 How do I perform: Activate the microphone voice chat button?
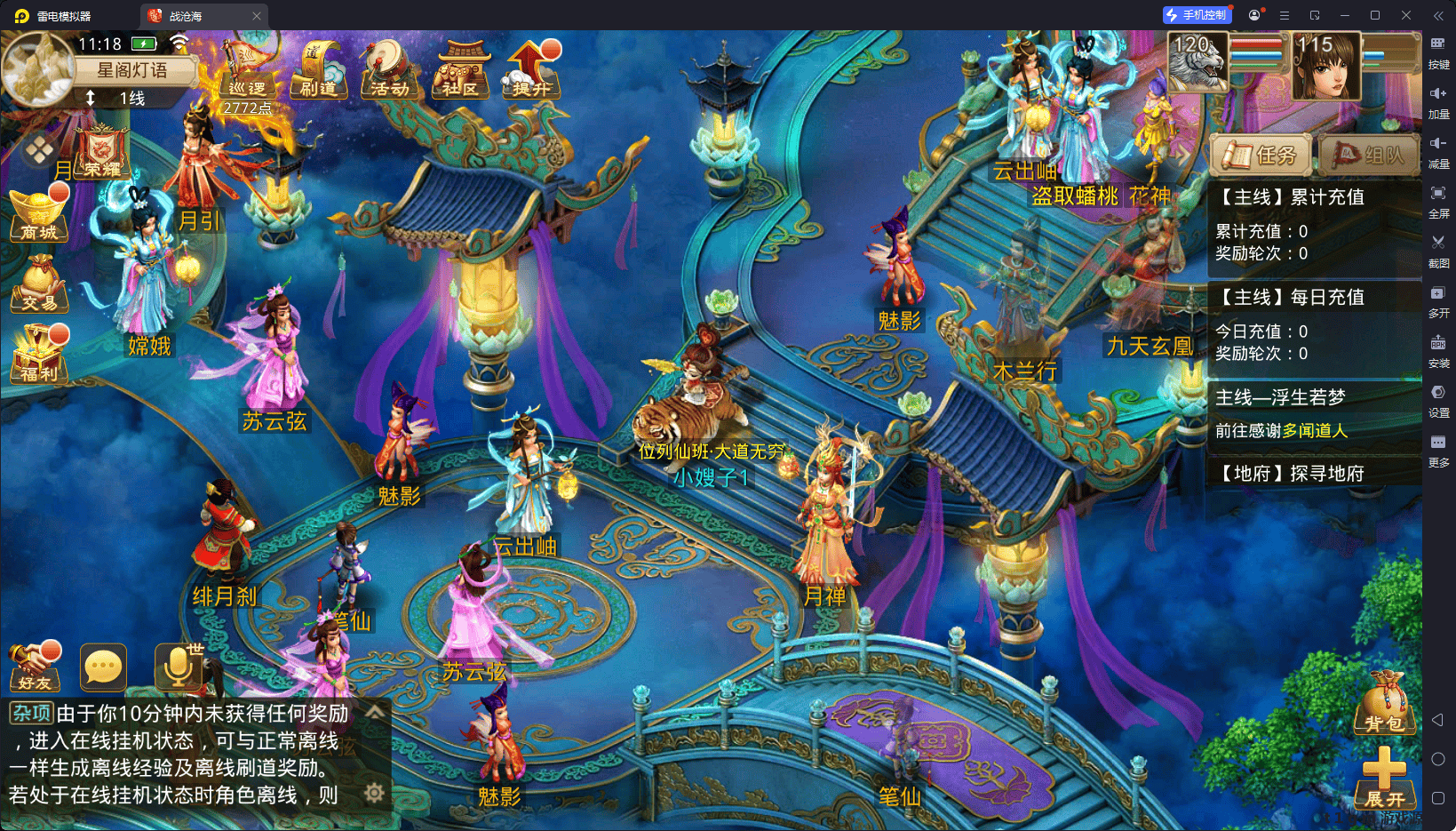(x=178, y=668)
